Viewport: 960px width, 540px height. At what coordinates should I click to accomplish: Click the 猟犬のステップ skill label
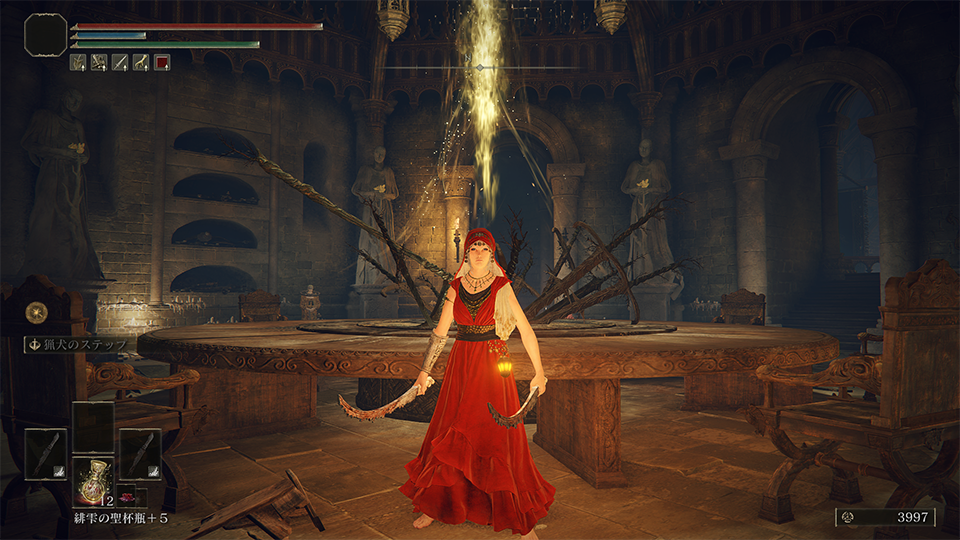[82, 344]
